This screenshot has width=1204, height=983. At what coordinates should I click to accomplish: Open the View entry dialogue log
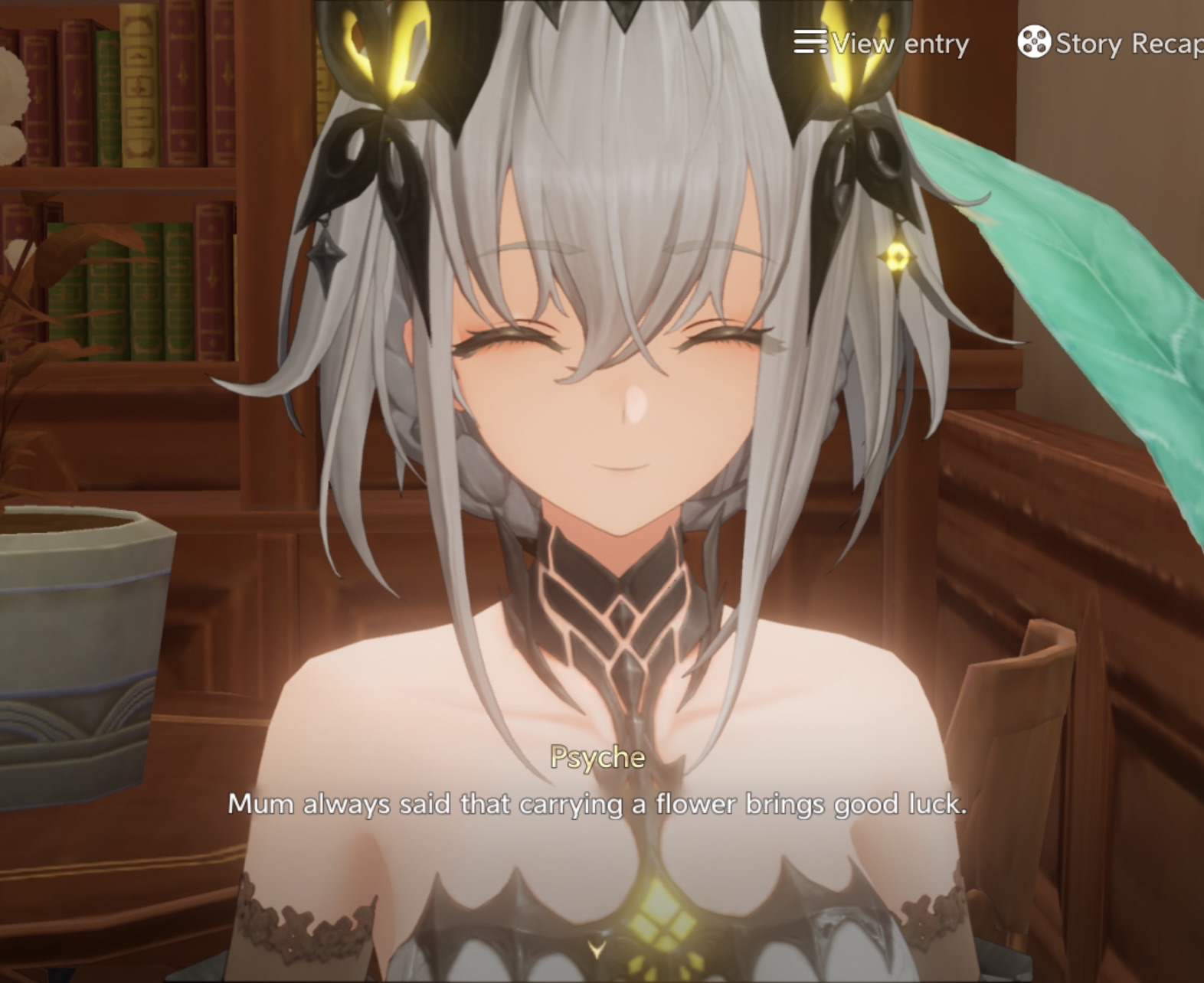[882, 43]
